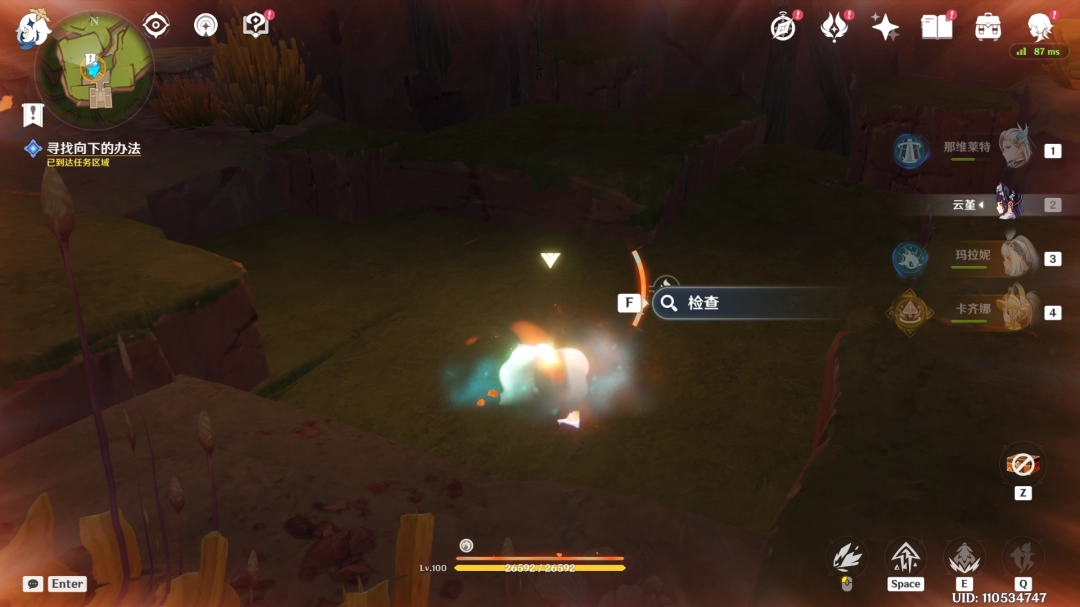Open the backpack inventory
The image size is (1080, 607).
point(988,27)
